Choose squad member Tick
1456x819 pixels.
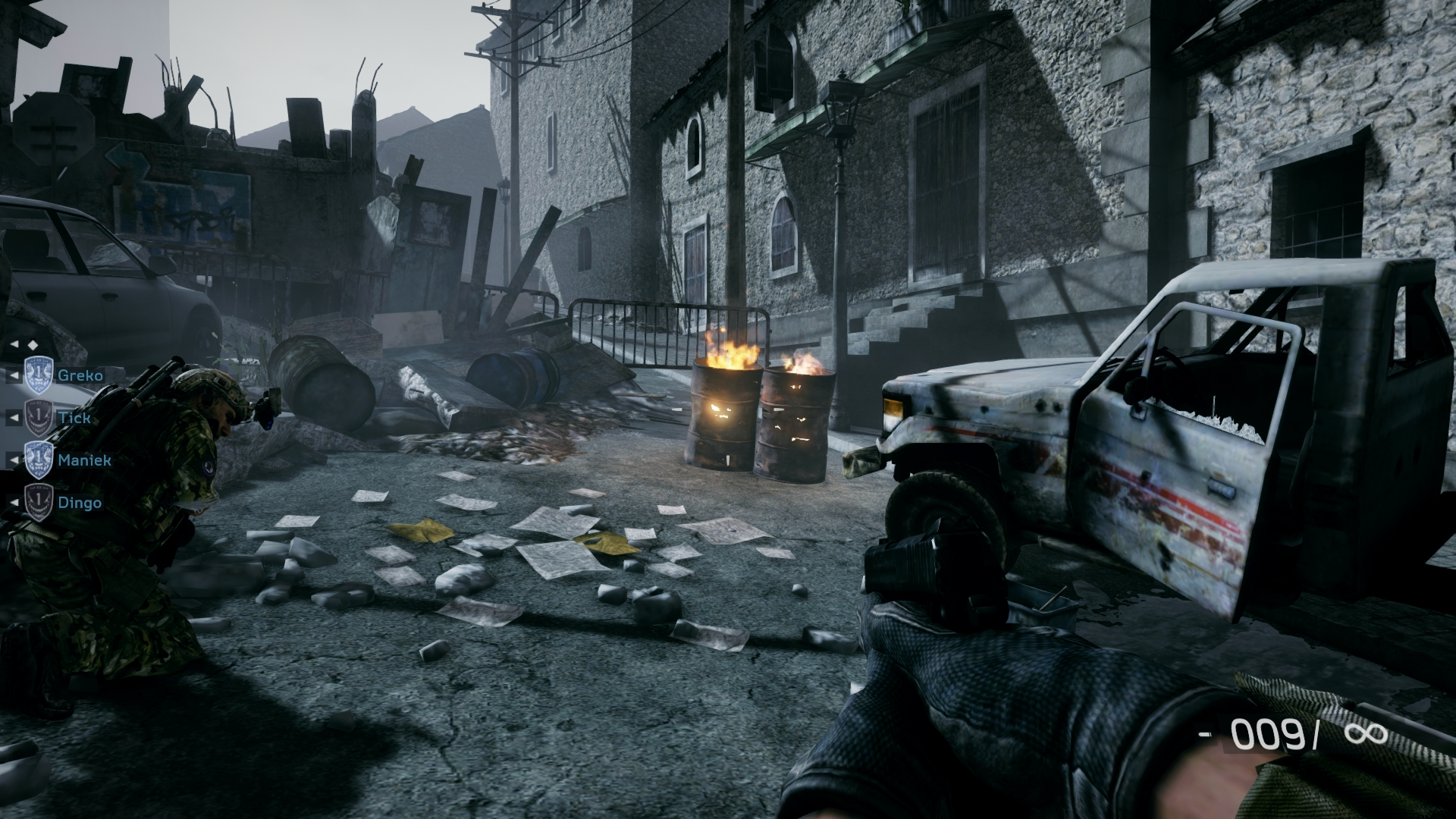tap(74, 418)
